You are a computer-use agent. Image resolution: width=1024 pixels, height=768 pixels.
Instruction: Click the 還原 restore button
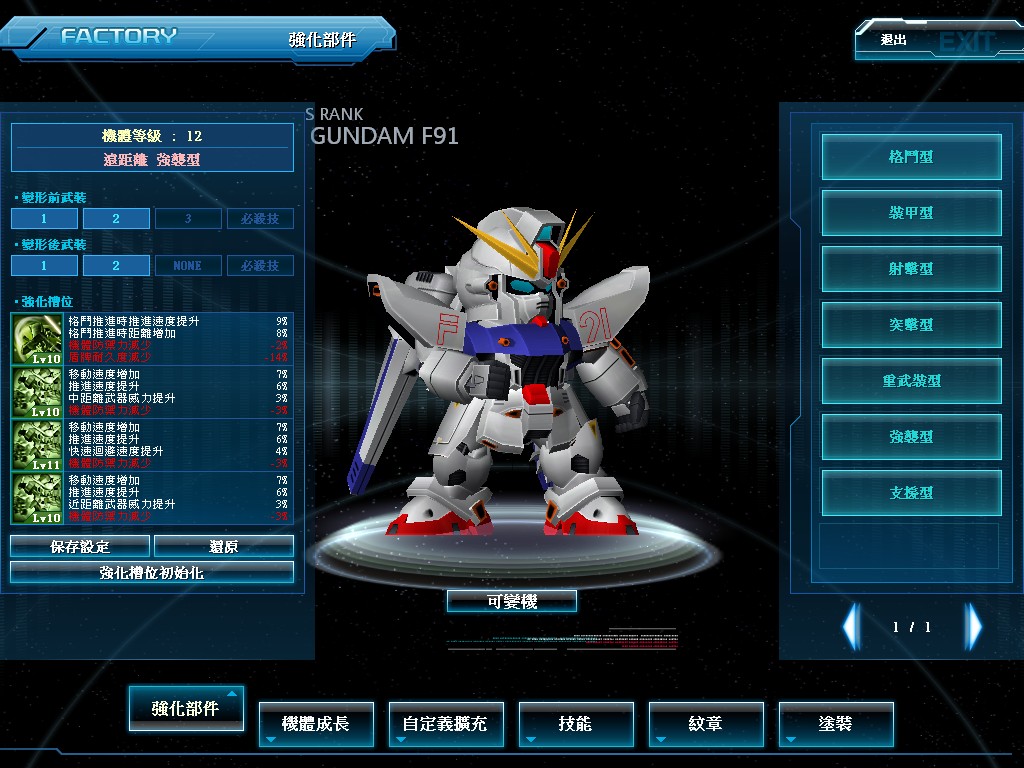pyautogui.click(x=224, y=546)
